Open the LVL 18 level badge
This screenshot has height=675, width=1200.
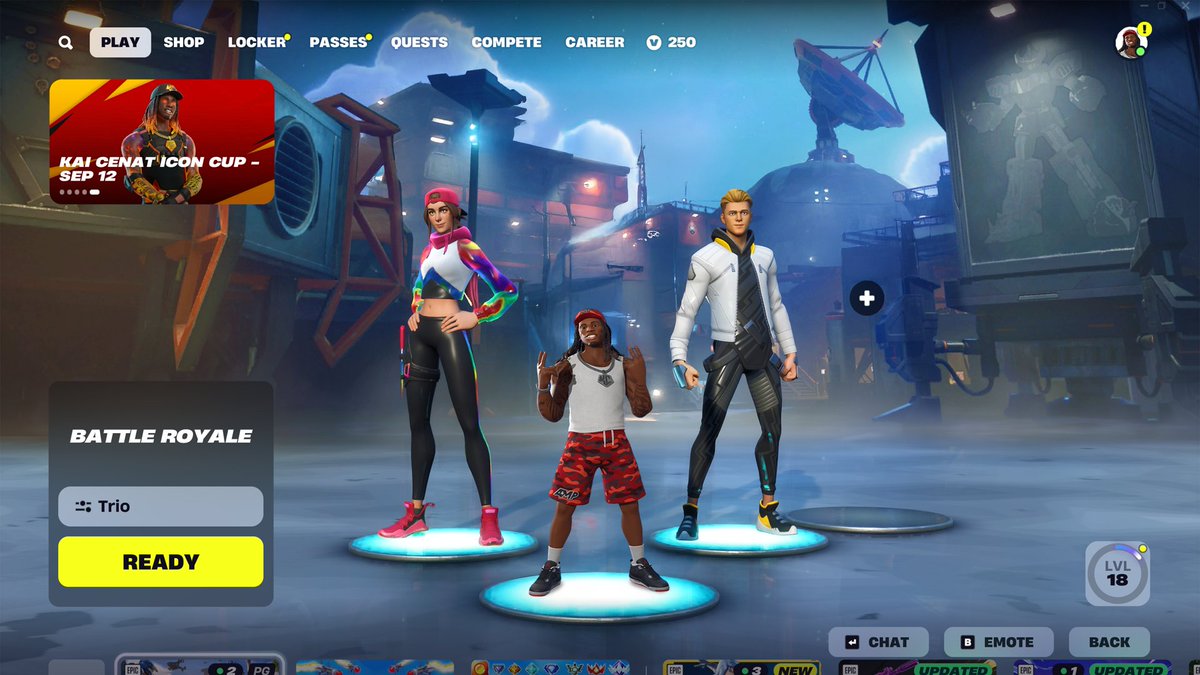[1117, 573]
